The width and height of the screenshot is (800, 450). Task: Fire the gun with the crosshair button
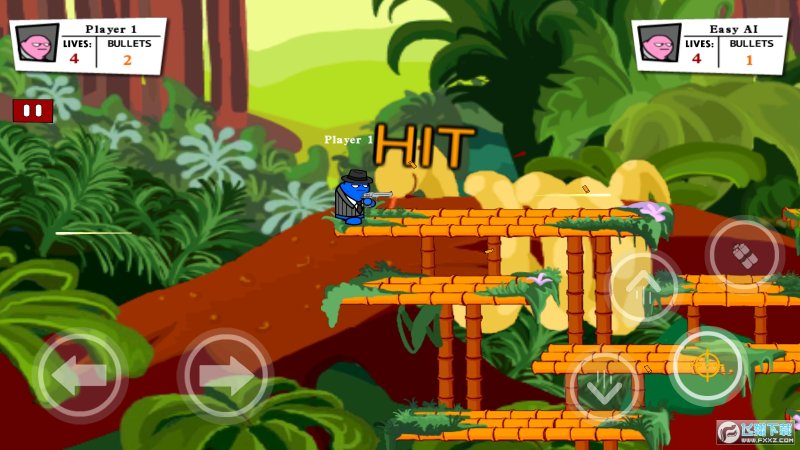[x=707, y=365]
